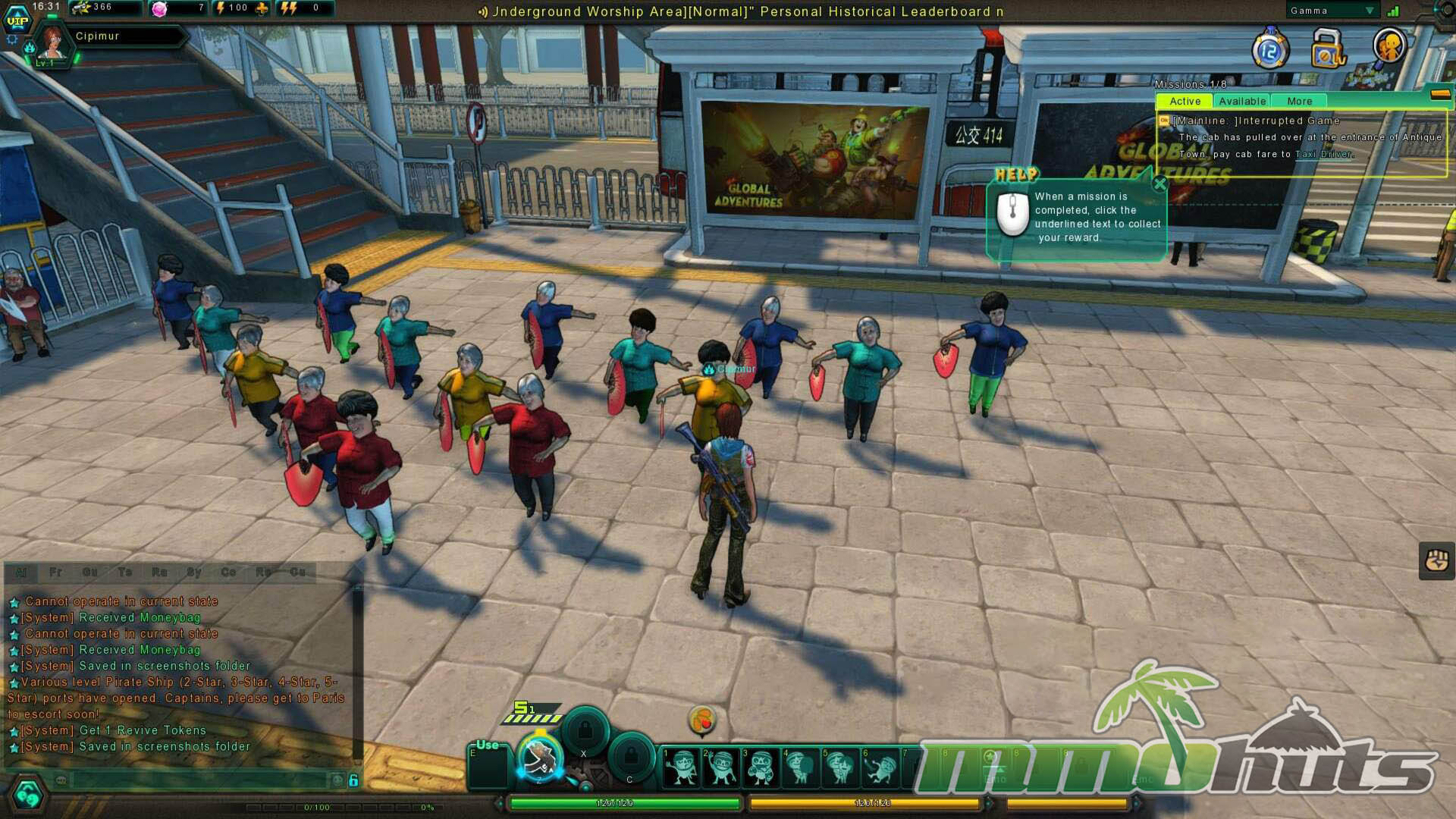This screenshot has width=1456, height=819.
Task: Click the fist icon on the right edge
Action: pos(1436,561)
